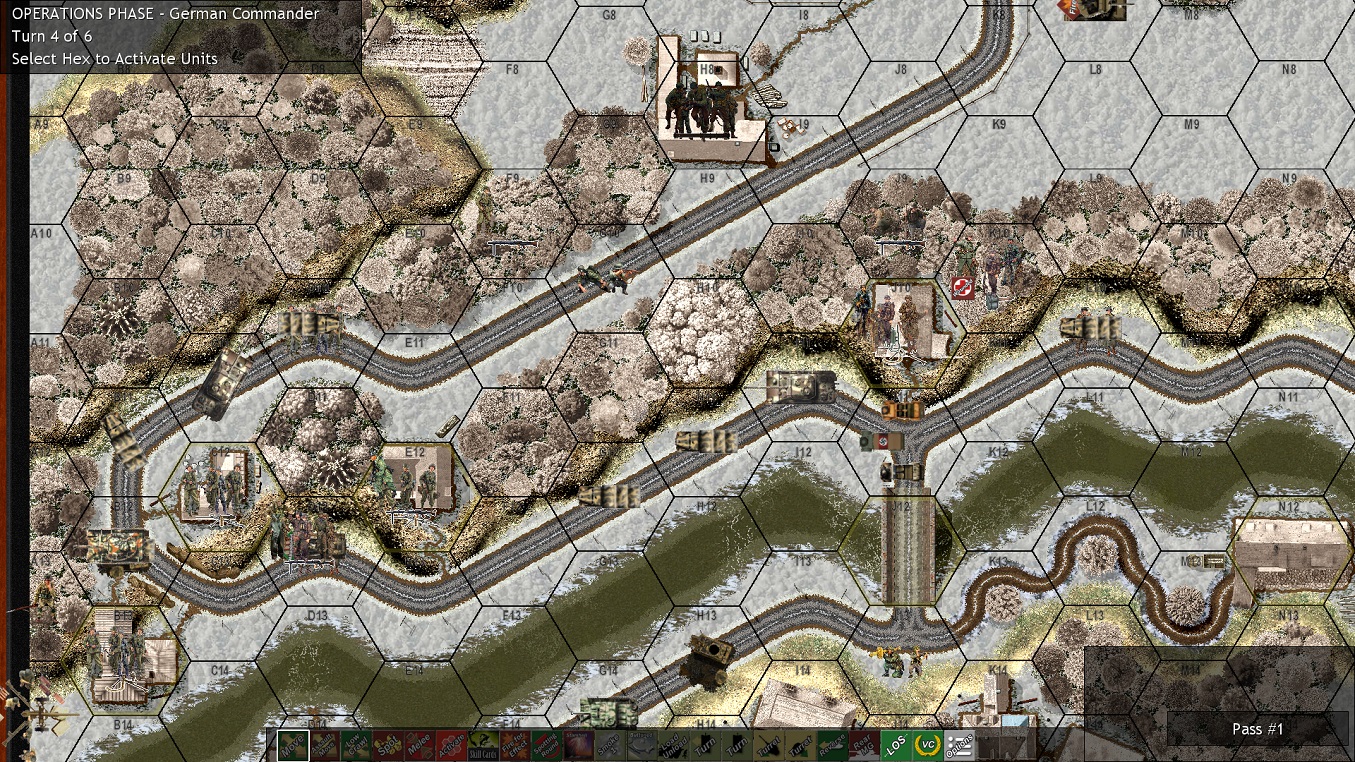Toggle Smoke 1 round
The width and height of the screenshot is (1355, 762).
click(610, 746)
